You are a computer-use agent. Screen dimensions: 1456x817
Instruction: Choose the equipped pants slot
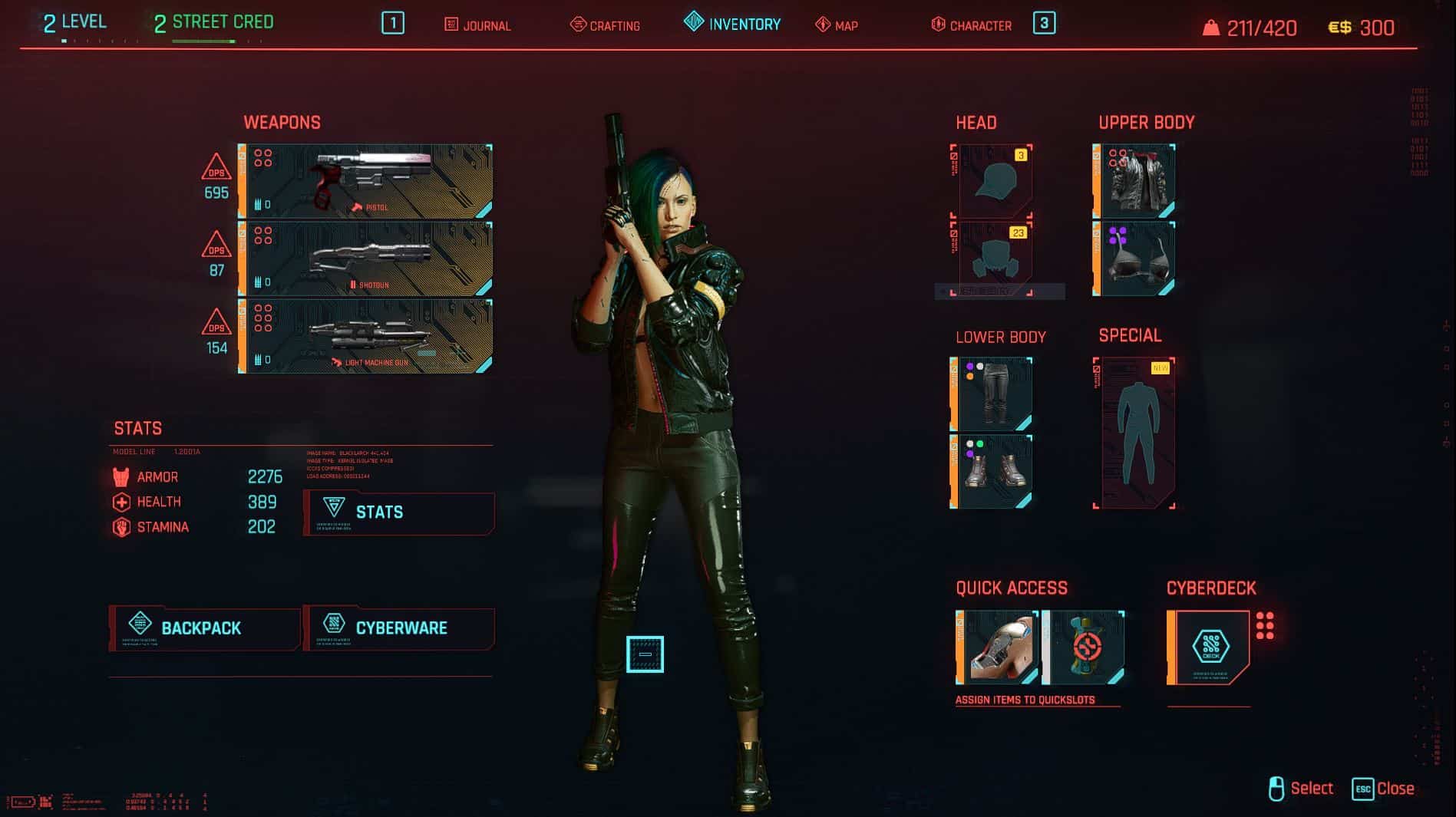(992, 394)
